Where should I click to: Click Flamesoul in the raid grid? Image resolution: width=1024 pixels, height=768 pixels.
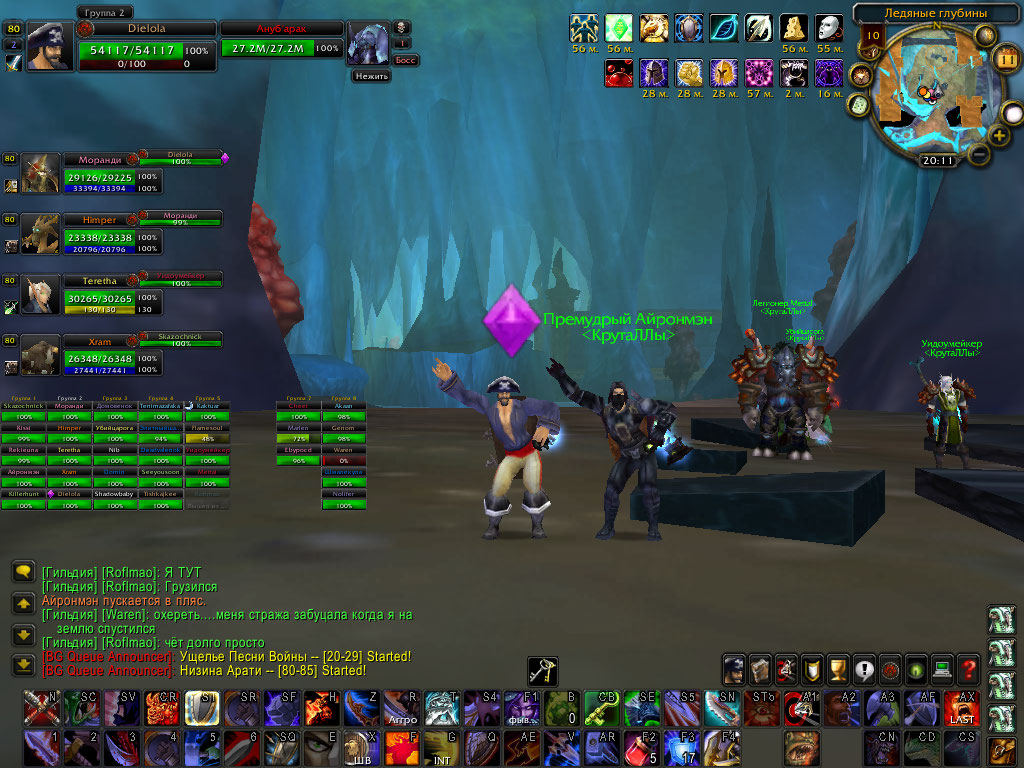(x=207, y=430)
